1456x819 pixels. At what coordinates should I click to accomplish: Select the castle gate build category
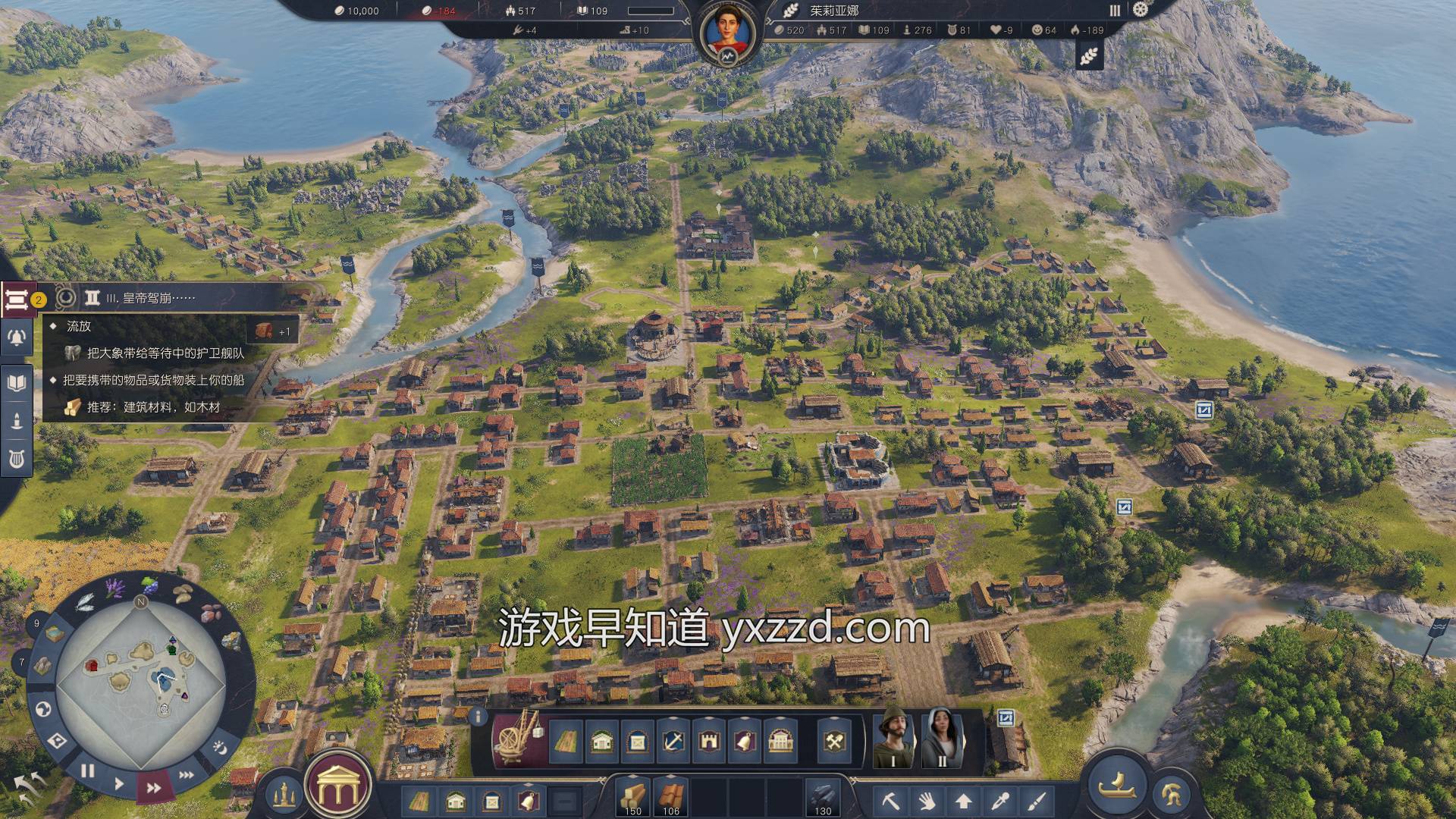coord(709,741)
